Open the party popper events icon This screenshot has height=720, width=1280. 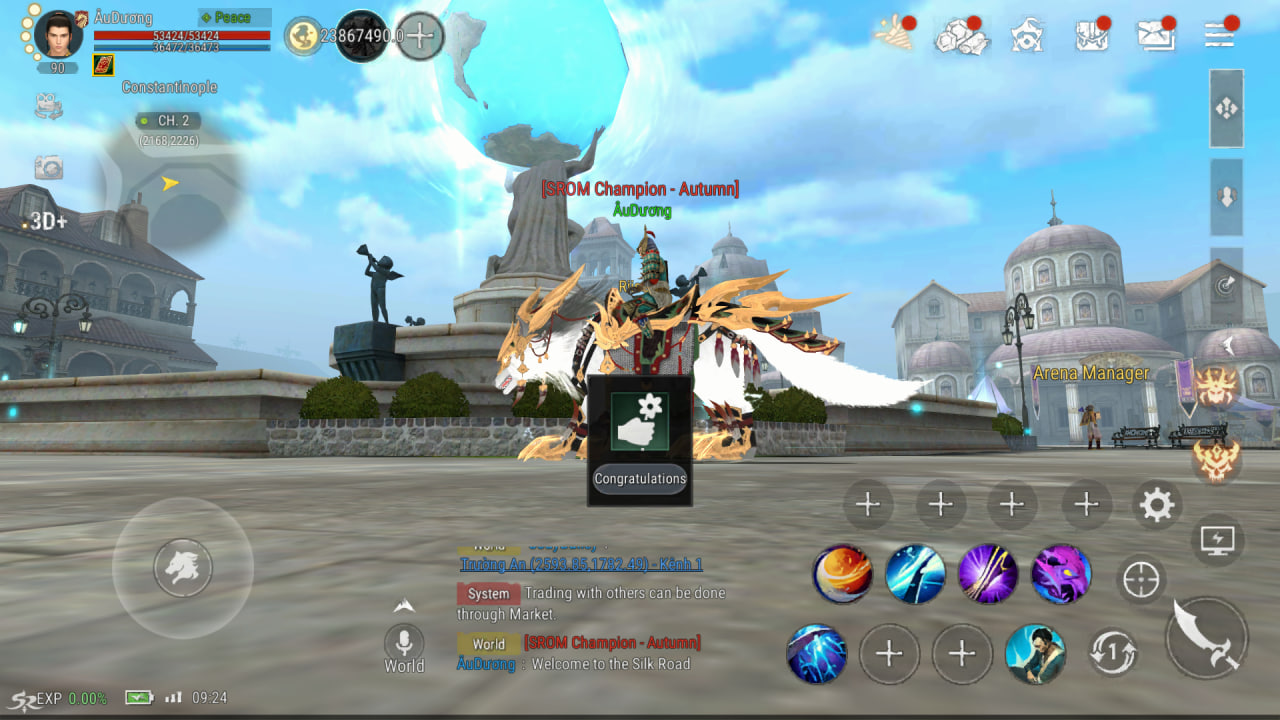[x=892, y=33]
